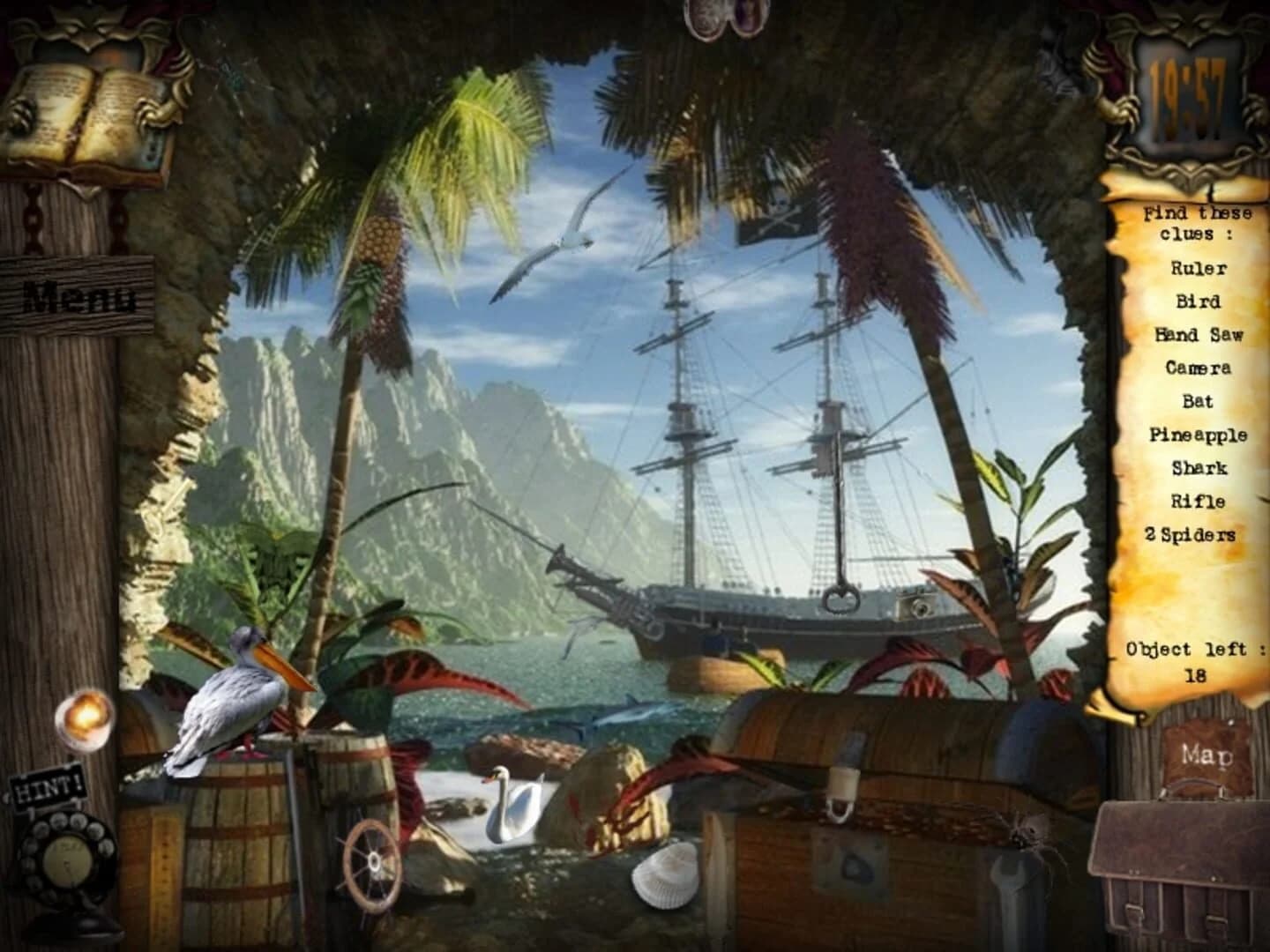The image size is (1270, 952).
Task: Toggle the '2 Spiders' clue entry
Action: [1196, 533]
